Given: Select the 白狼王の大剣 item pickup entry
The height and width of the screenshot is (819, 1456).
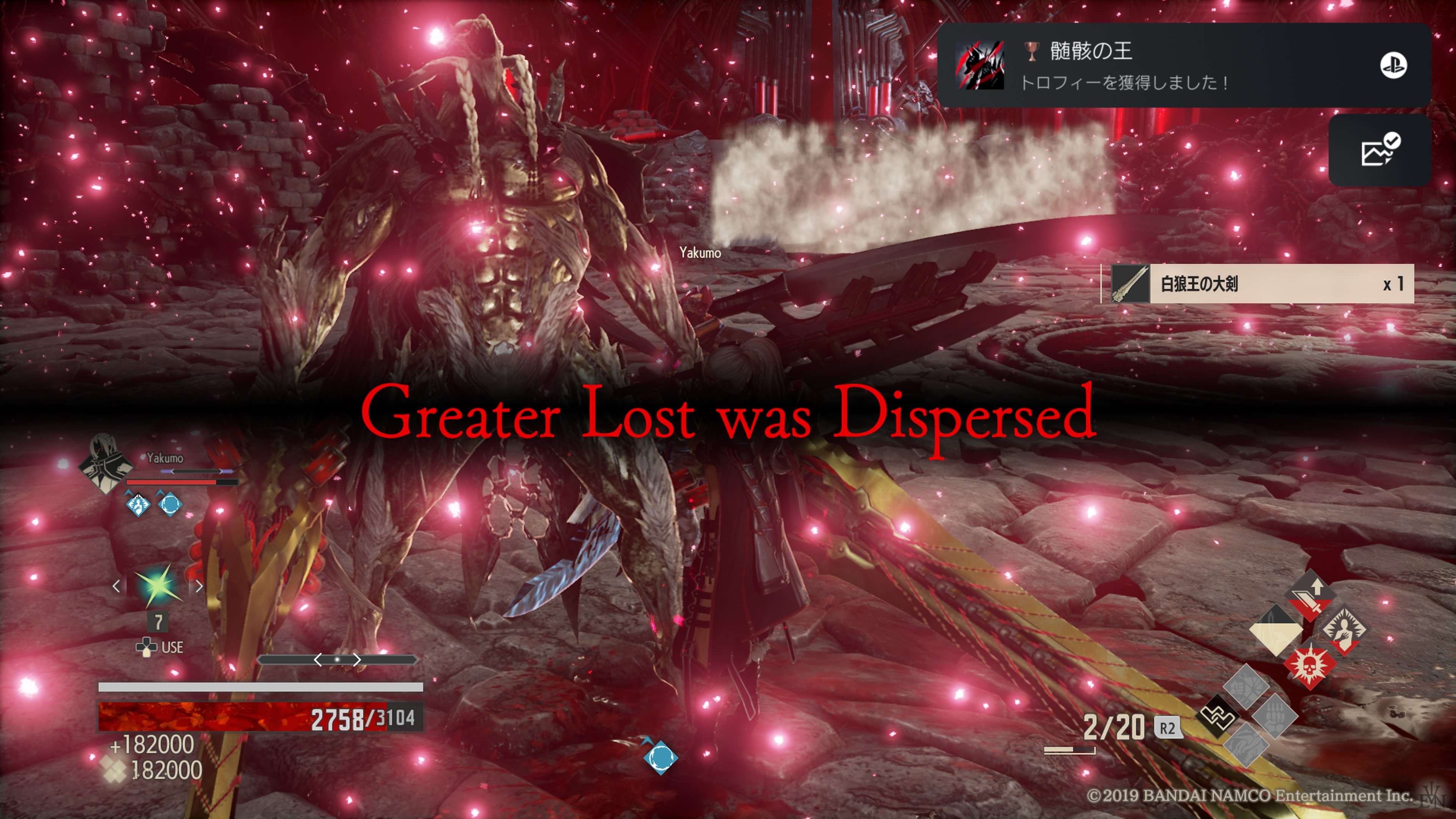Looking at the screenshot, I should [x=1258, y=284].
